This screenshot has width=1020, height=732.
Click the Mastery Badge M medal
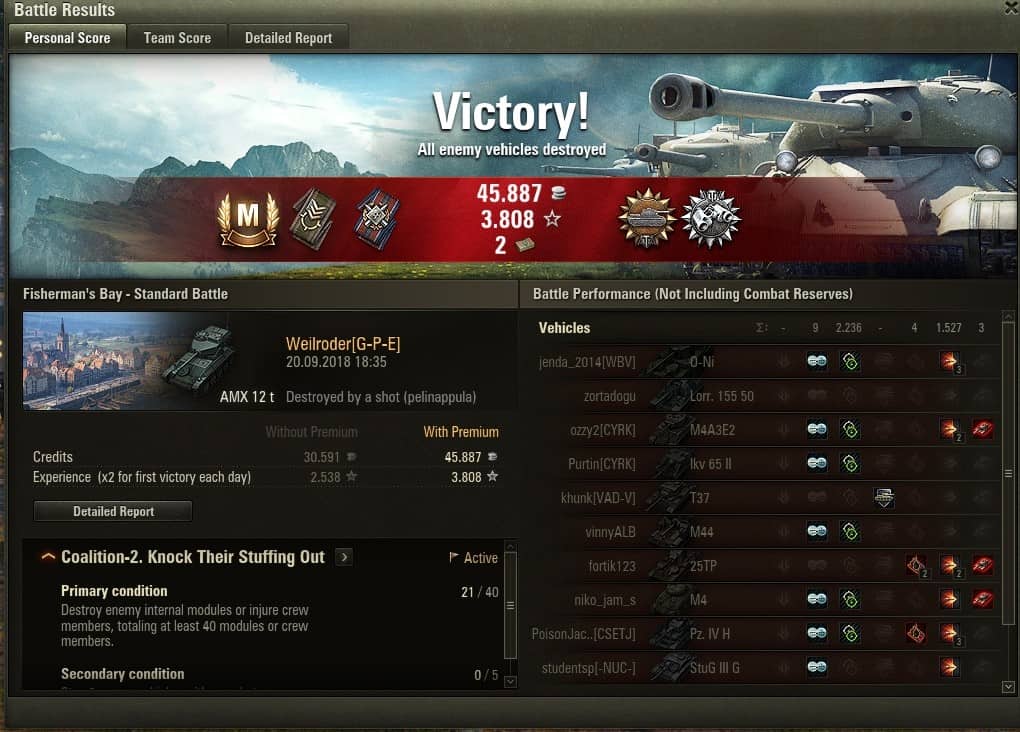(x=248, y=219)
